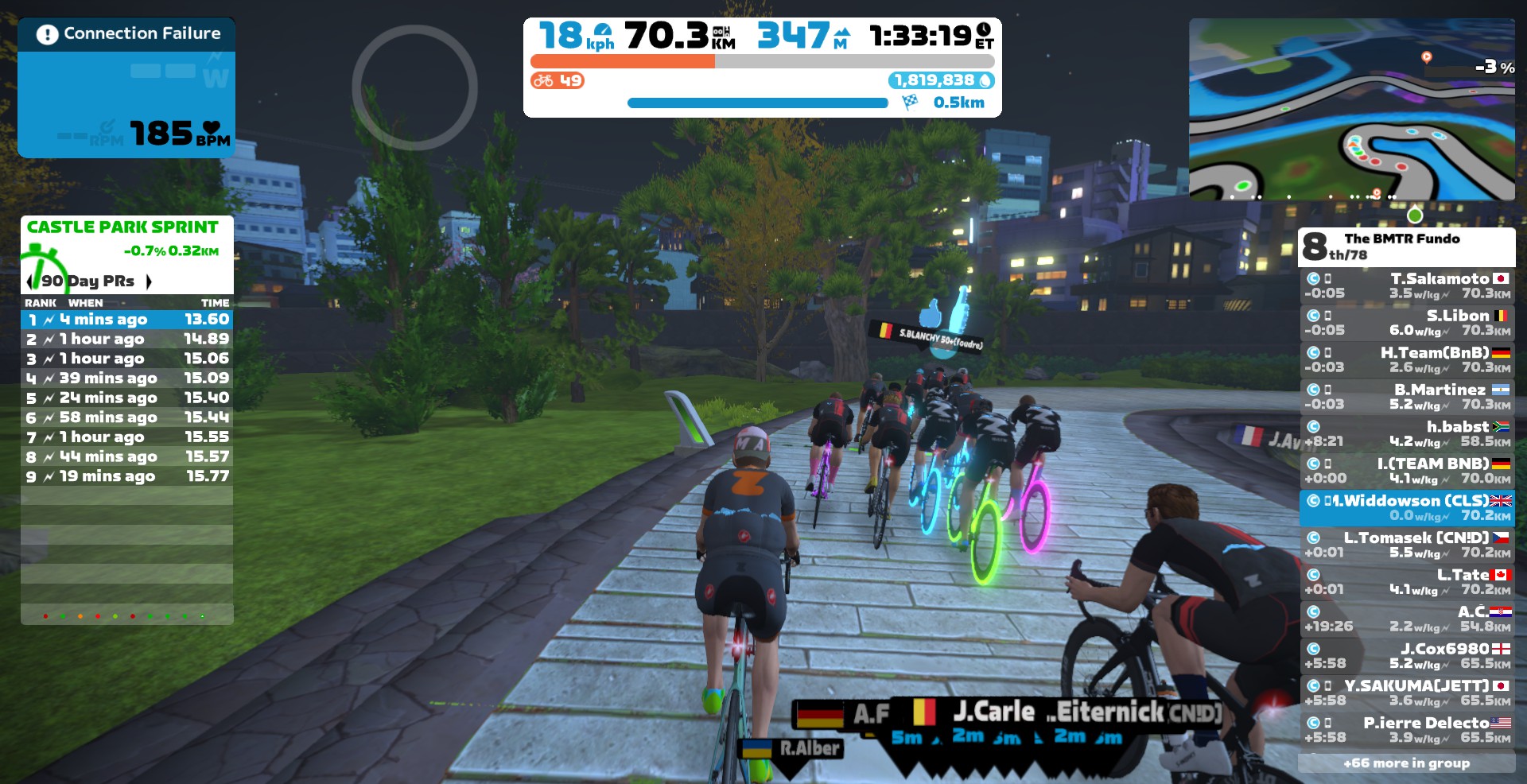The width and height of the screenshot is (1527, 784).
Task: Pick h.babst in the riders list
Action: [1406, 434]
